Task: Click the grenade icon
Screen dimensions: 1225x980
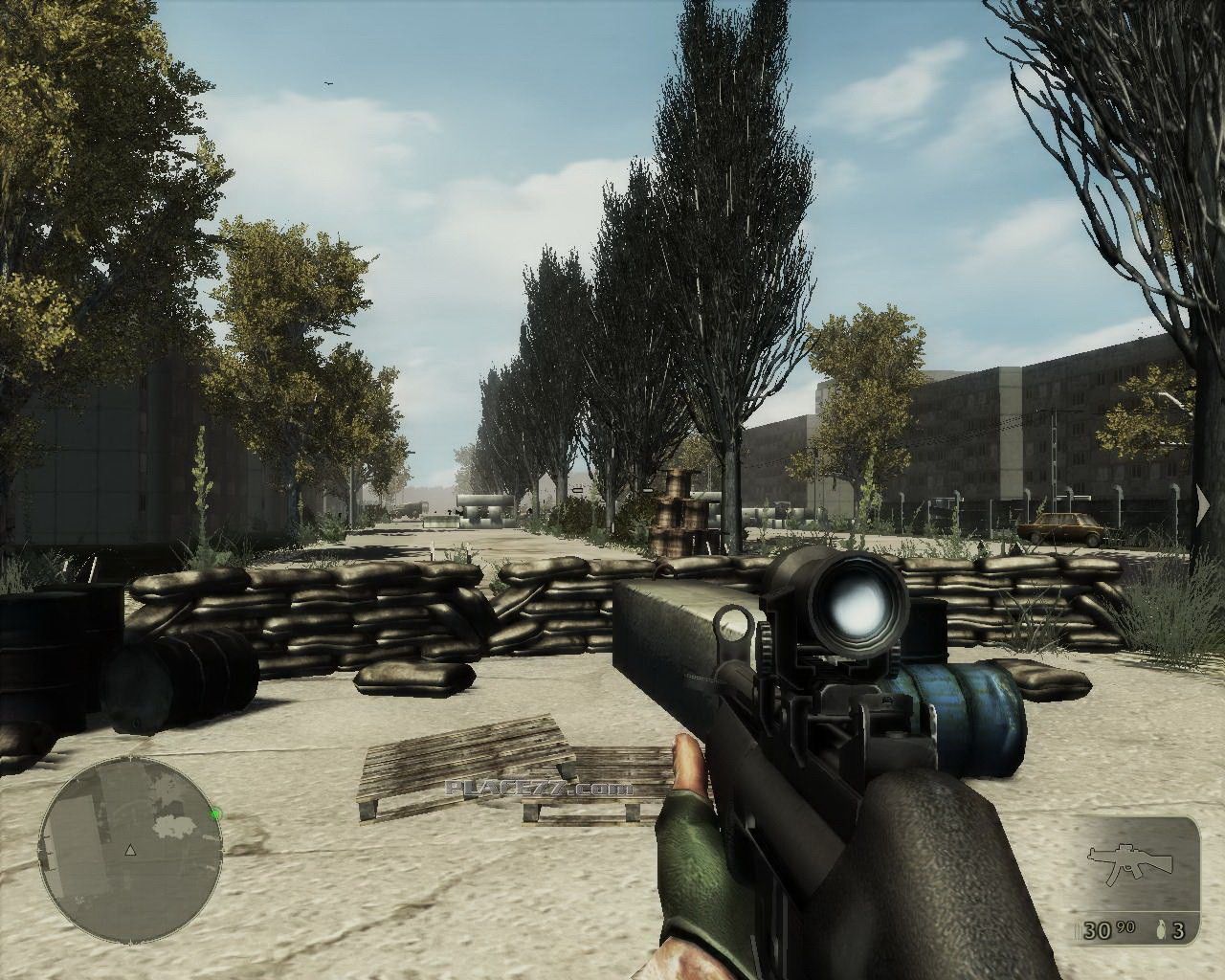Action: point(1161,930)
